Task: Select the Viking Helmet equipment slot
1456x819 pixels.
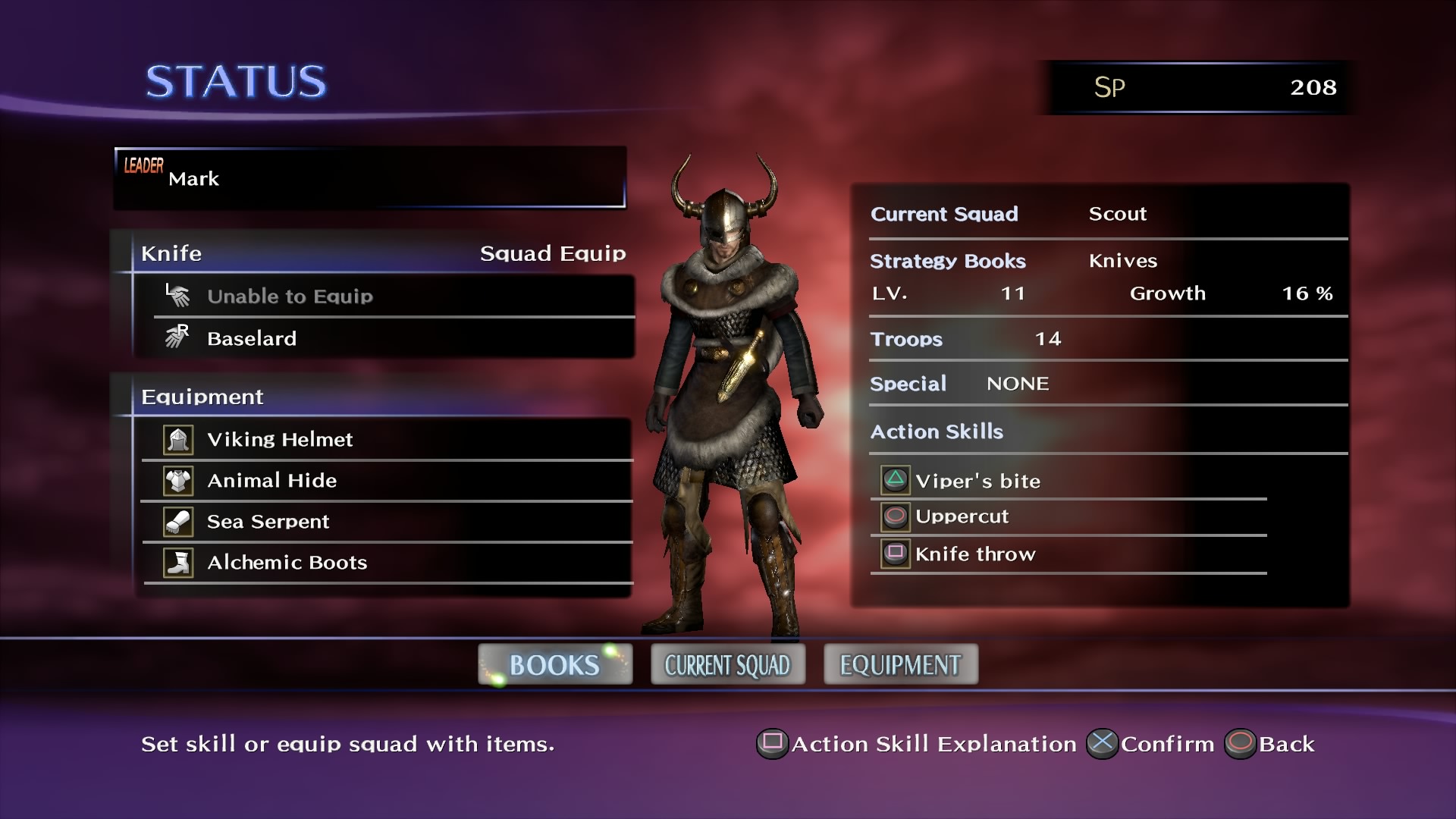Action: (x=387, y=440)
